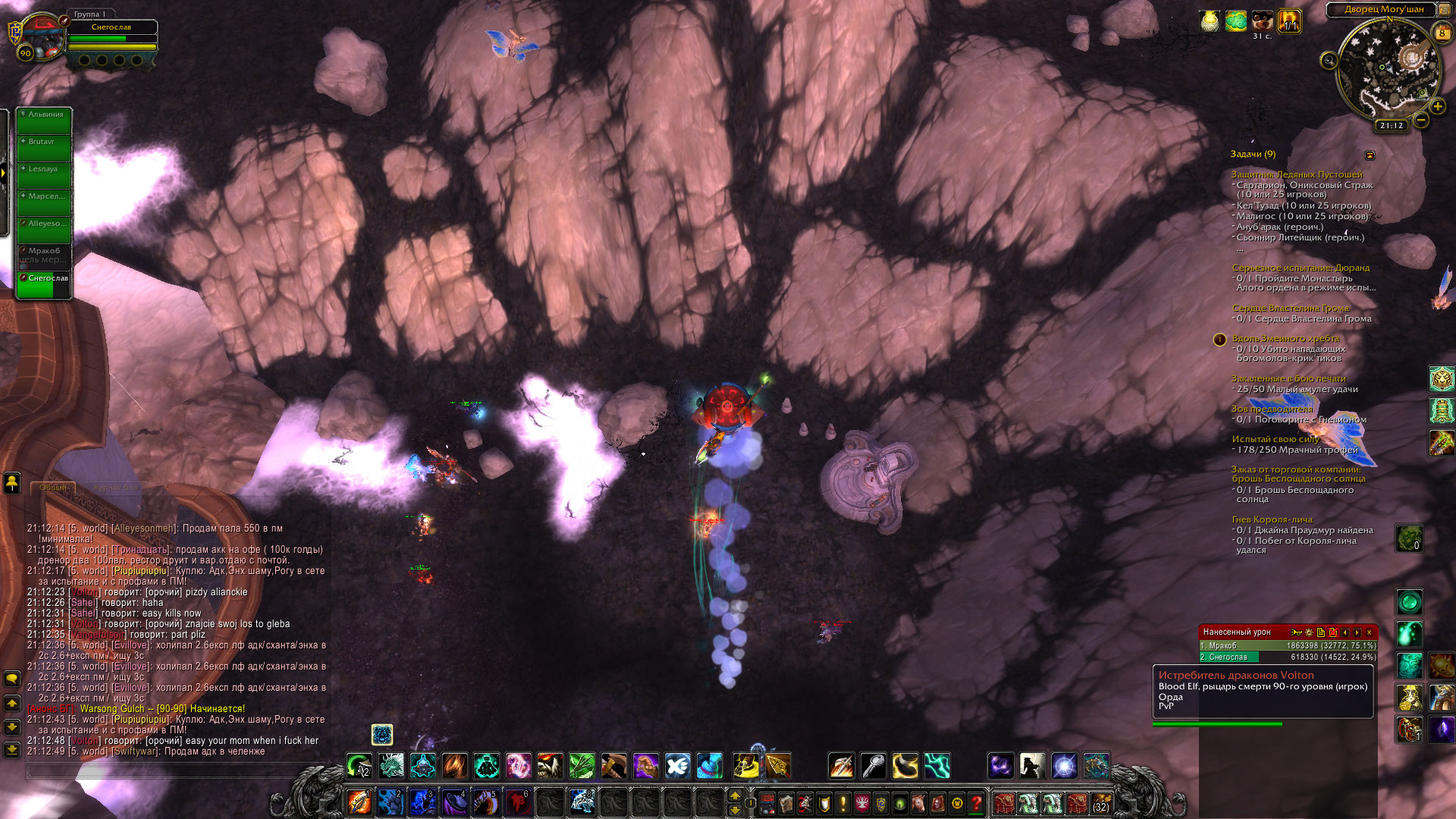
Task: Select Снегослав raid frame
Action: (45, 284)
